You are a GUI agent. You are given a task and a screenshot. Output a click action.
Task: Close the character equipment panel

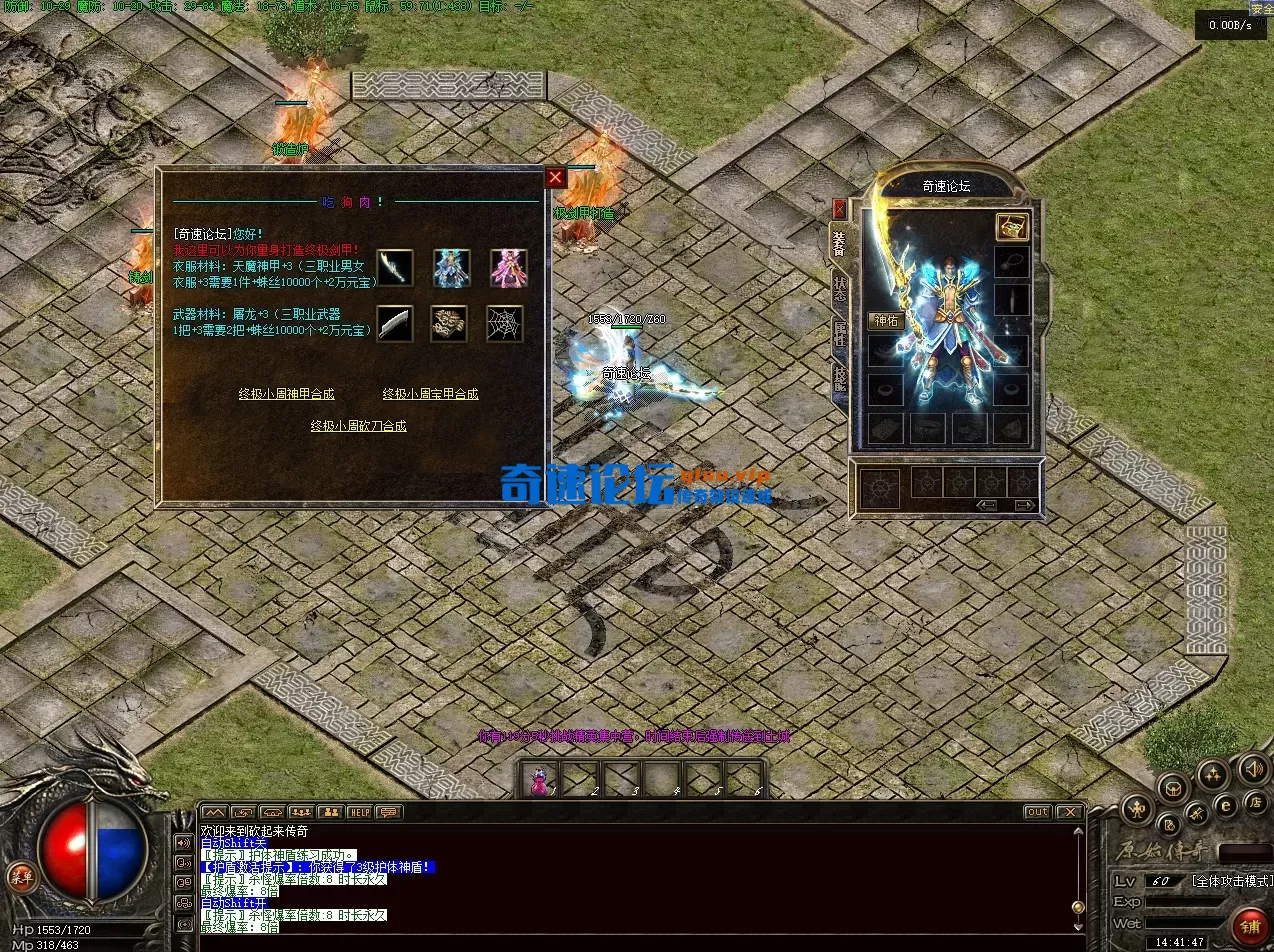click(x=839, y=208)
